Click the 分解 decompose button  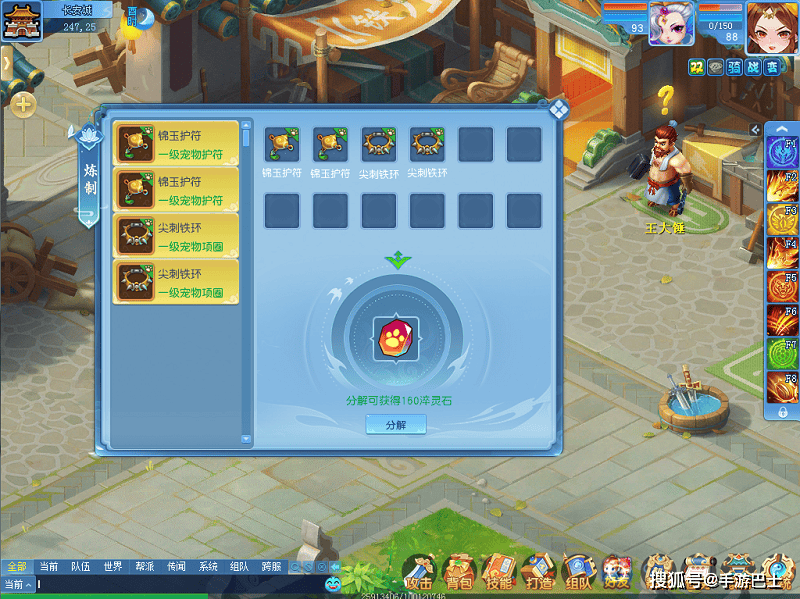click(x=396, y=425)
